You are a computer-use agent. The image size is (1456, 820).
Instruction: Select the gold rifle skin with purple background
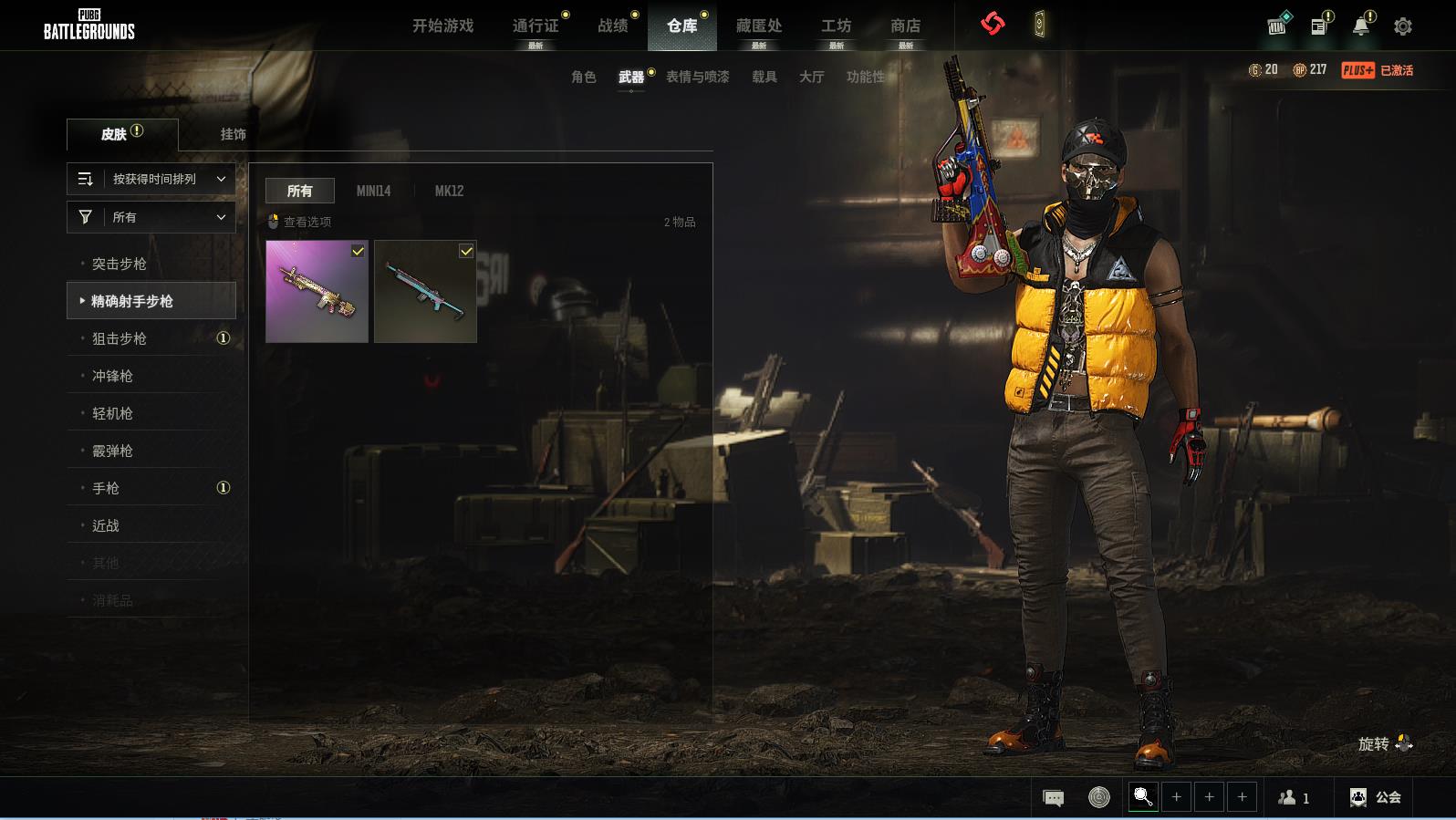tap(317, 292)
